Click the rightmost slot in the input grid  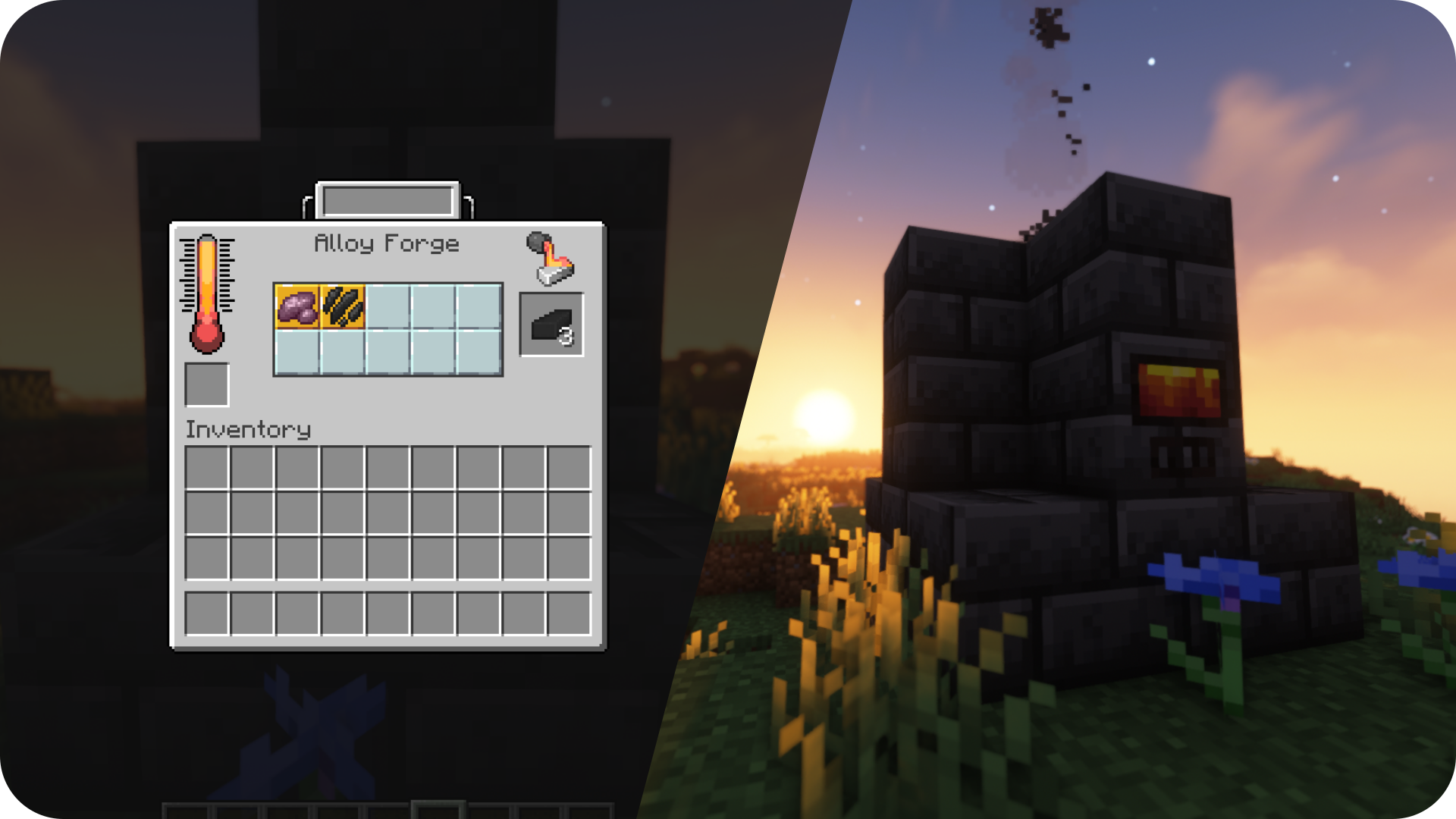tap(479, 307)
